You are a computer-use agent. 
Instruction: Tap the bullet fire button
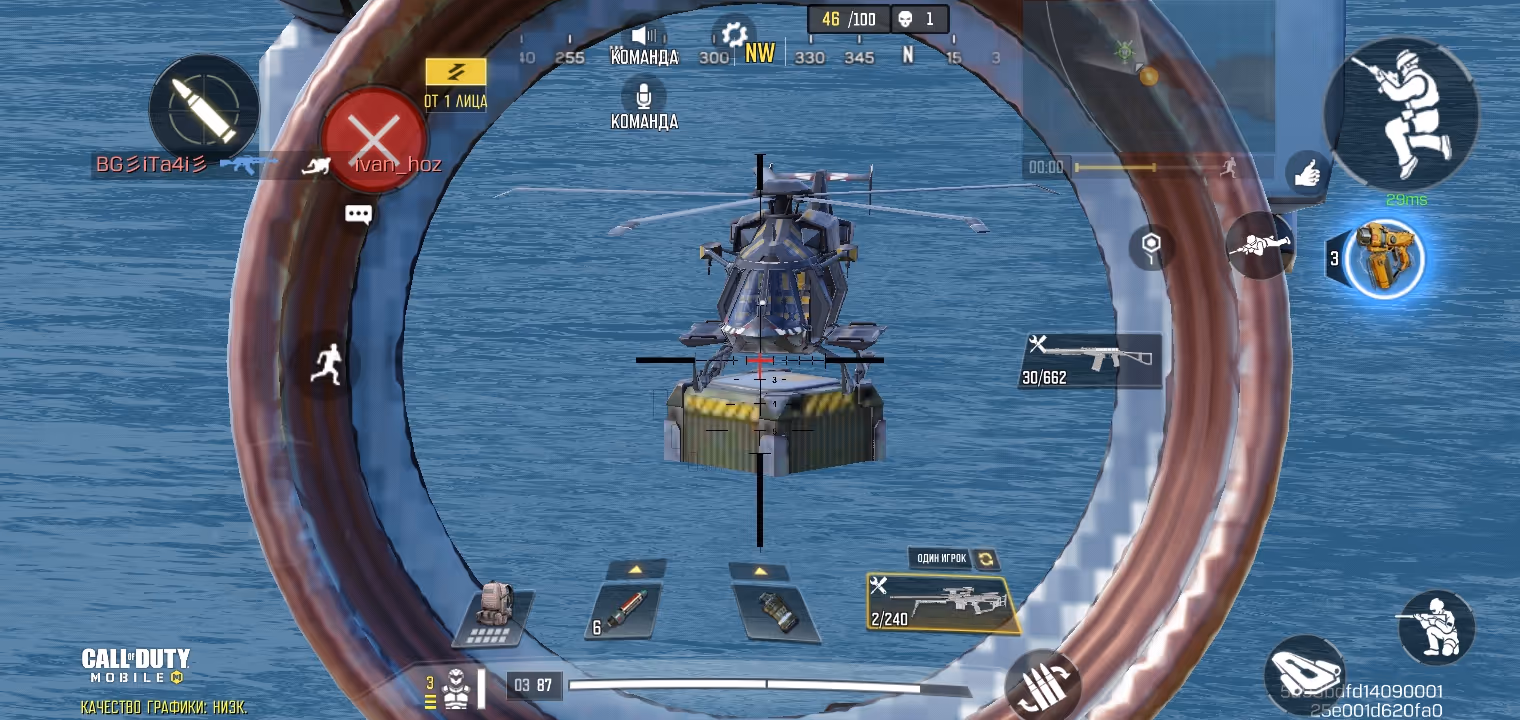204,108
